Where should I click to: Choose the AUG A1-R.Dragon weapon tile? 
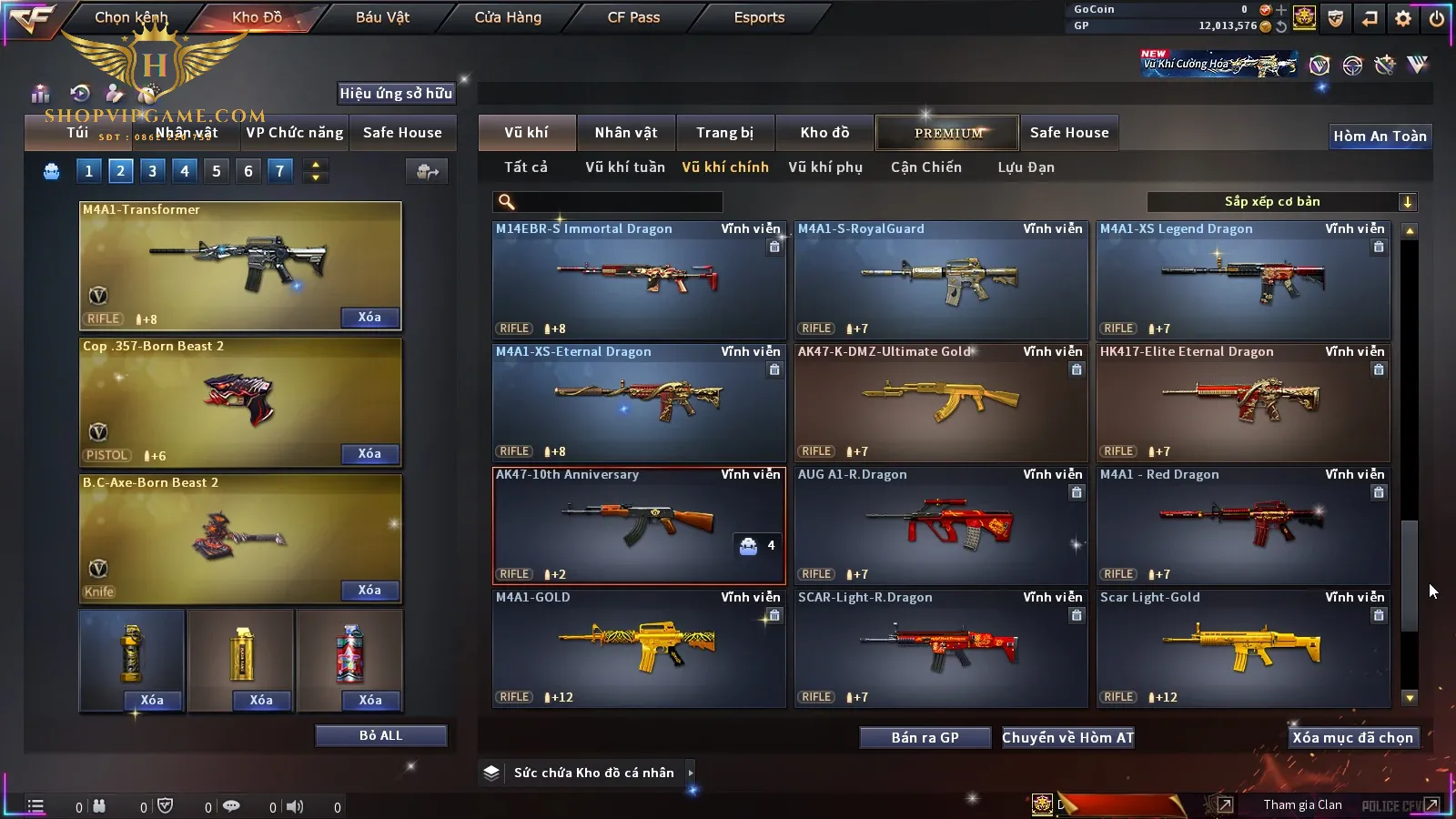coord(941,525)
